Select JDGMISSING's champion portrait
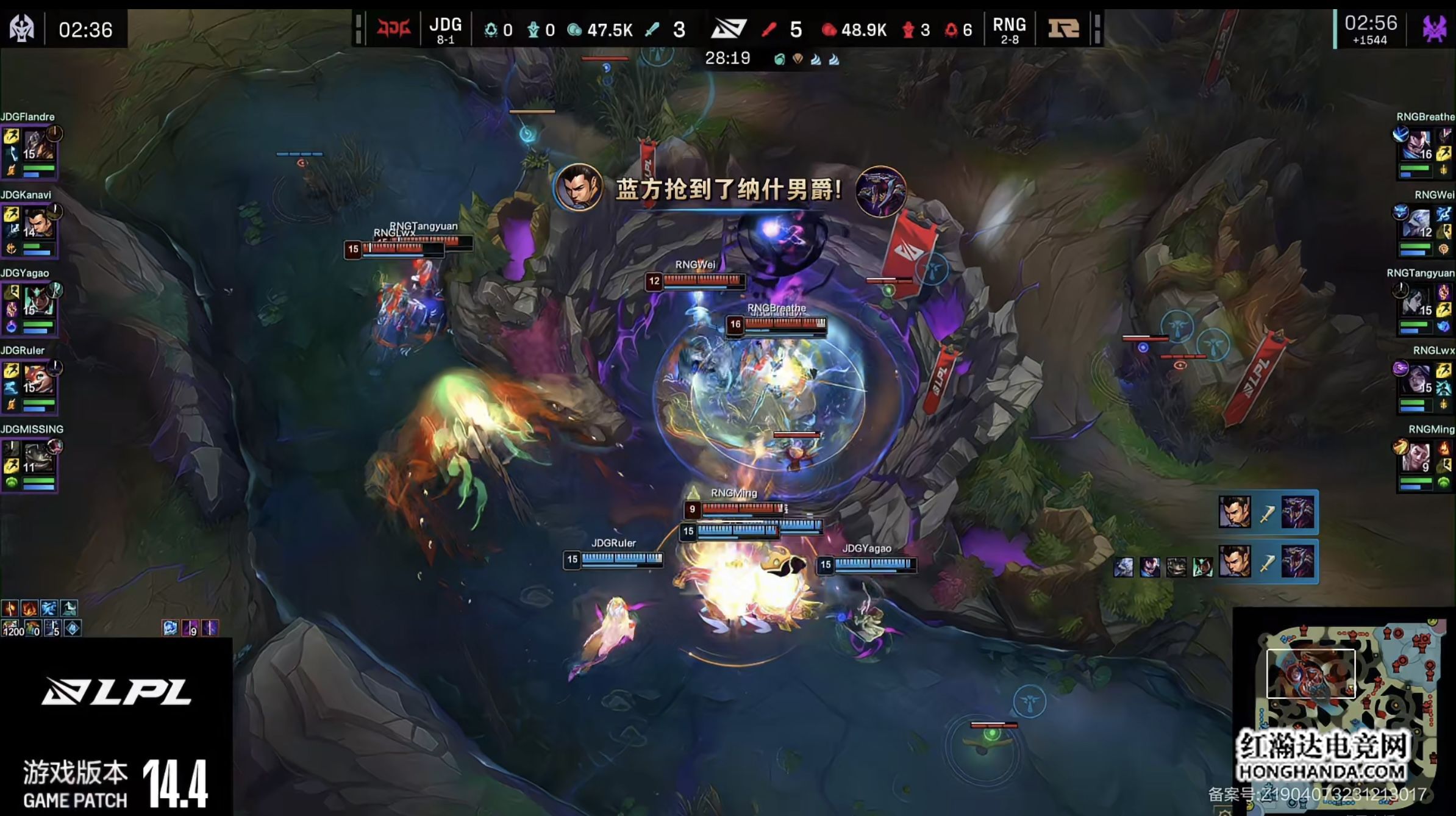The height and width of the screenshot is (816, 1456). (x=38, y=457)
